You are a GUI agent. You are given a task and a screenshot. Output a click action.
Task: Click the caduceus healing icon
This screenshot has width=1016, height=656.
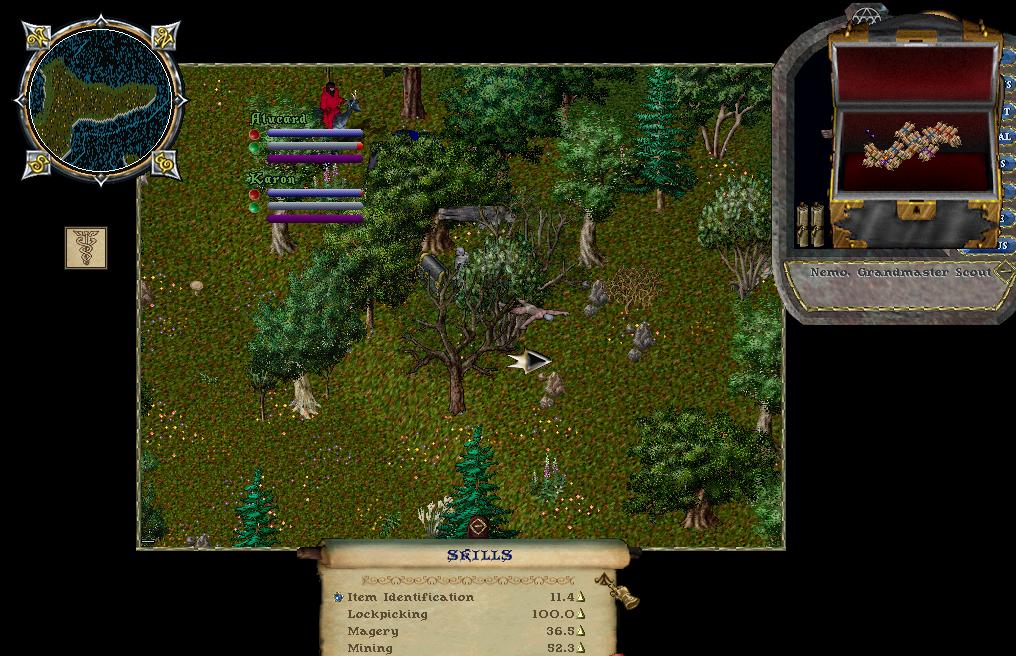[x=86, y=248]
